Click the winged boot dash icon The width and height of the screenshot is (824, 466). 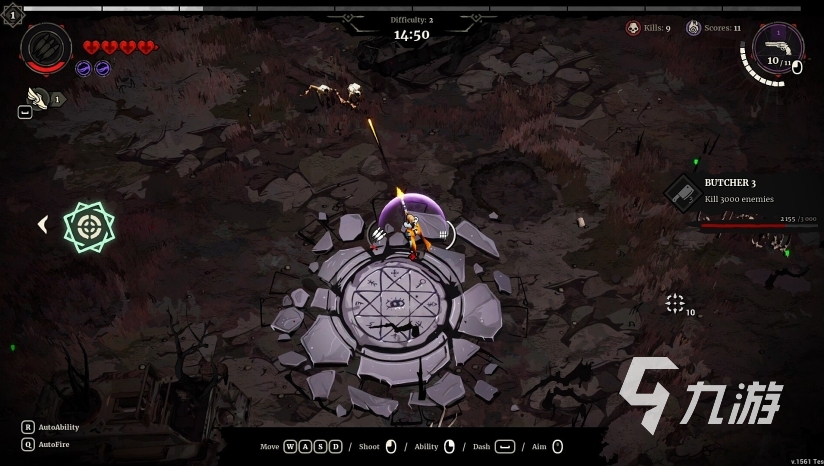(37, 97)
